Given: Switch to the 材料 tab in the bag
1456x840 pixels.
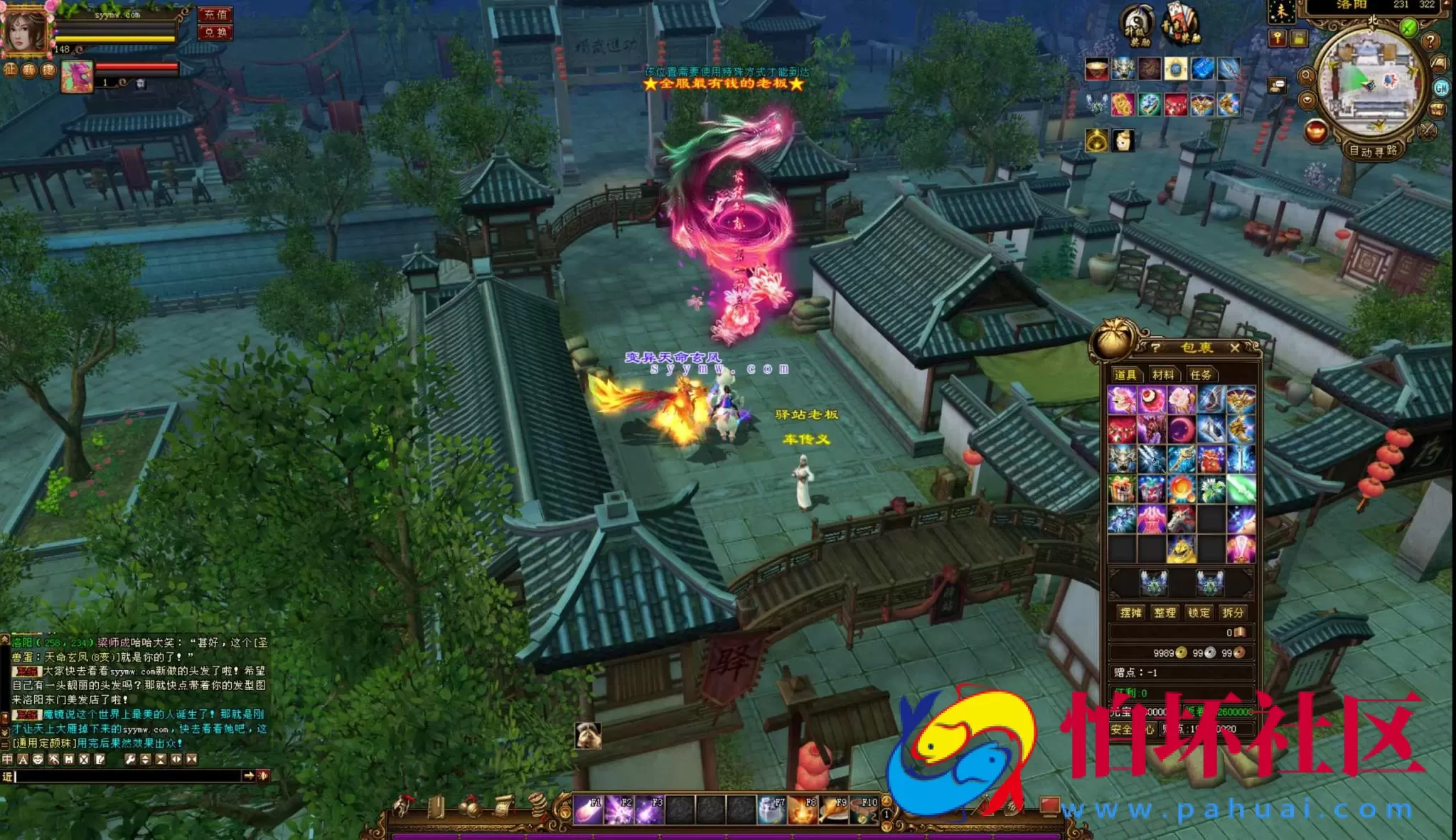Looking at the screenshot, I should [1164, 374].
